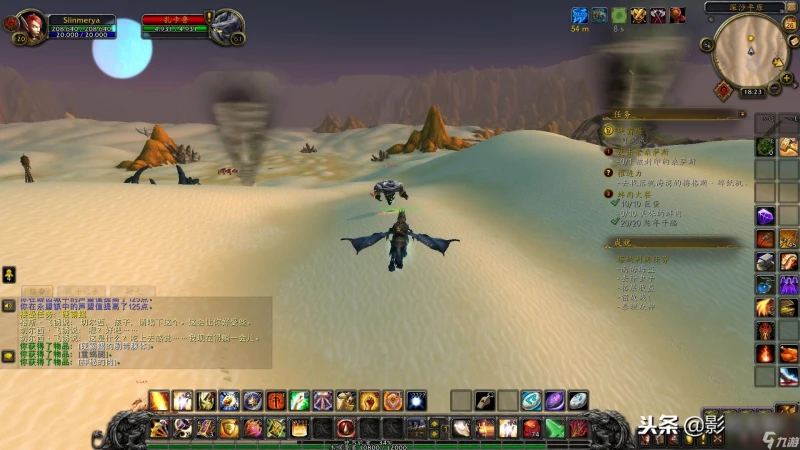Image resolution: width=800 pixels, height=450 pixels.
Task: Activate the purple crystal side-bar slot
Action: (x=765, y=215)
